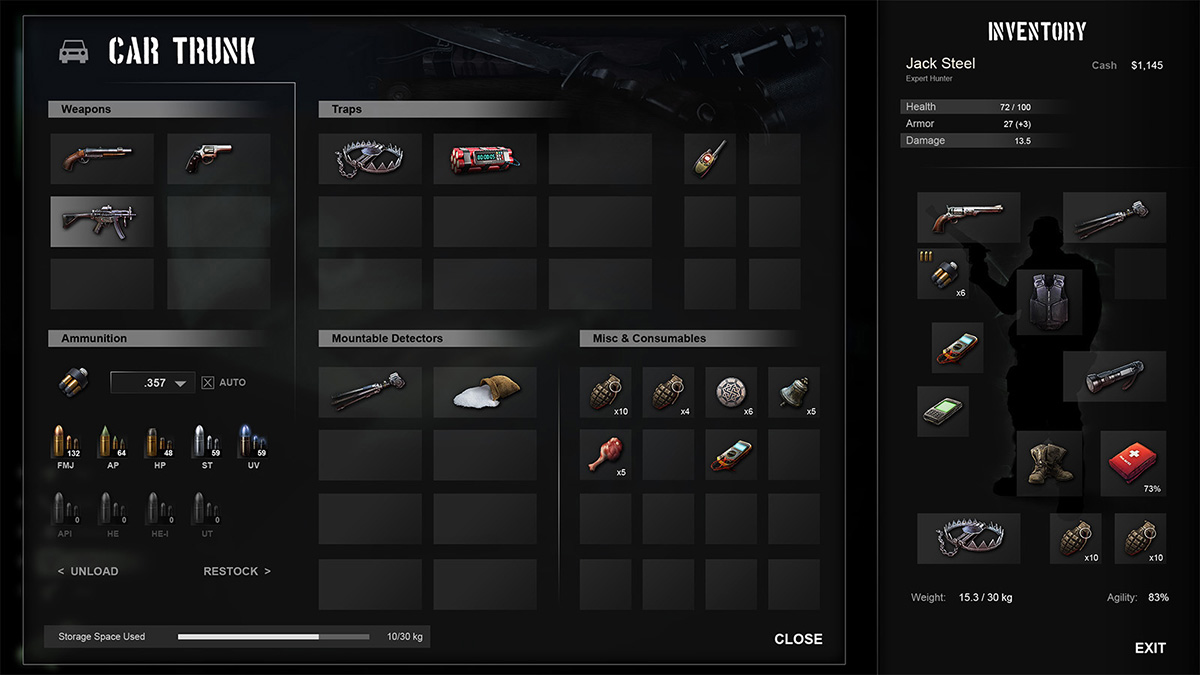
Task: Click the RESTOCK ammo button
Action: point(237,571)
